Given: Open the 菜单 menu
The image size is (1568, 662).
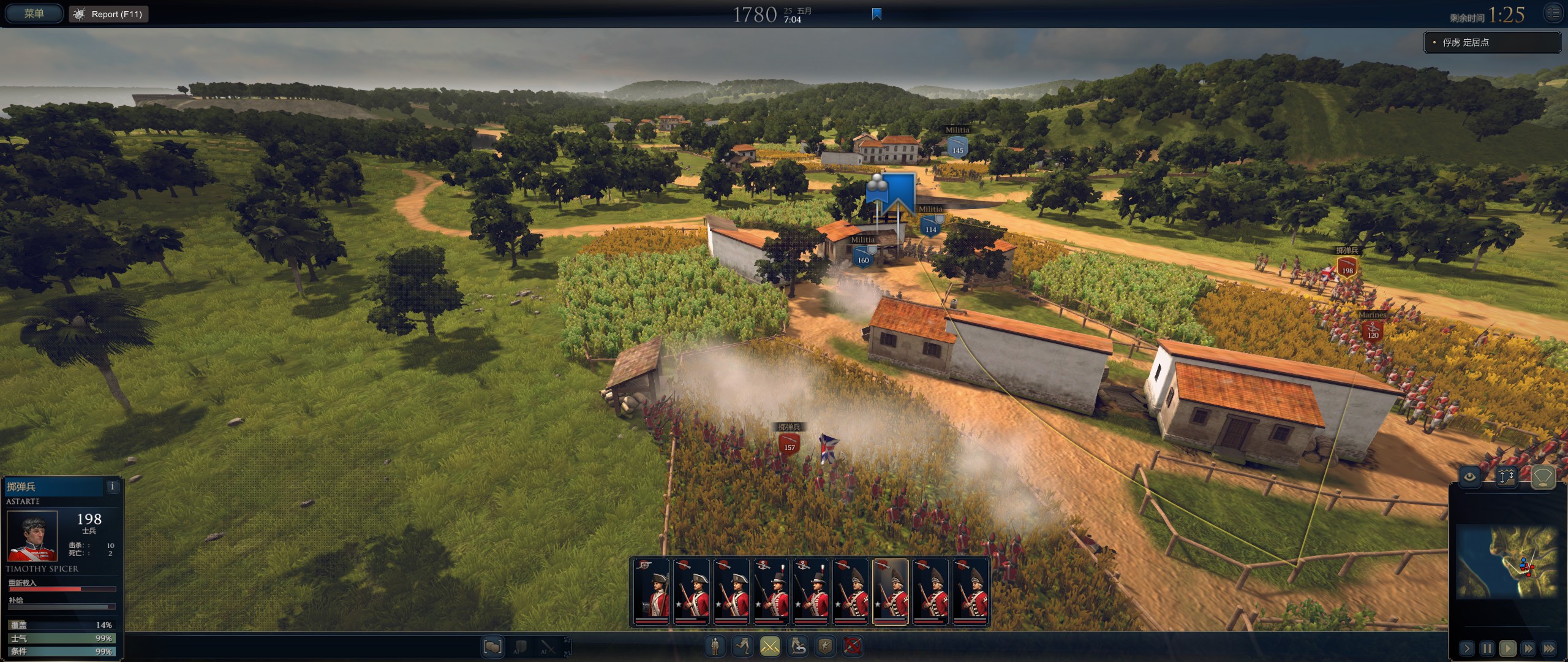Looking at the screenshot, I should point(34,13).
